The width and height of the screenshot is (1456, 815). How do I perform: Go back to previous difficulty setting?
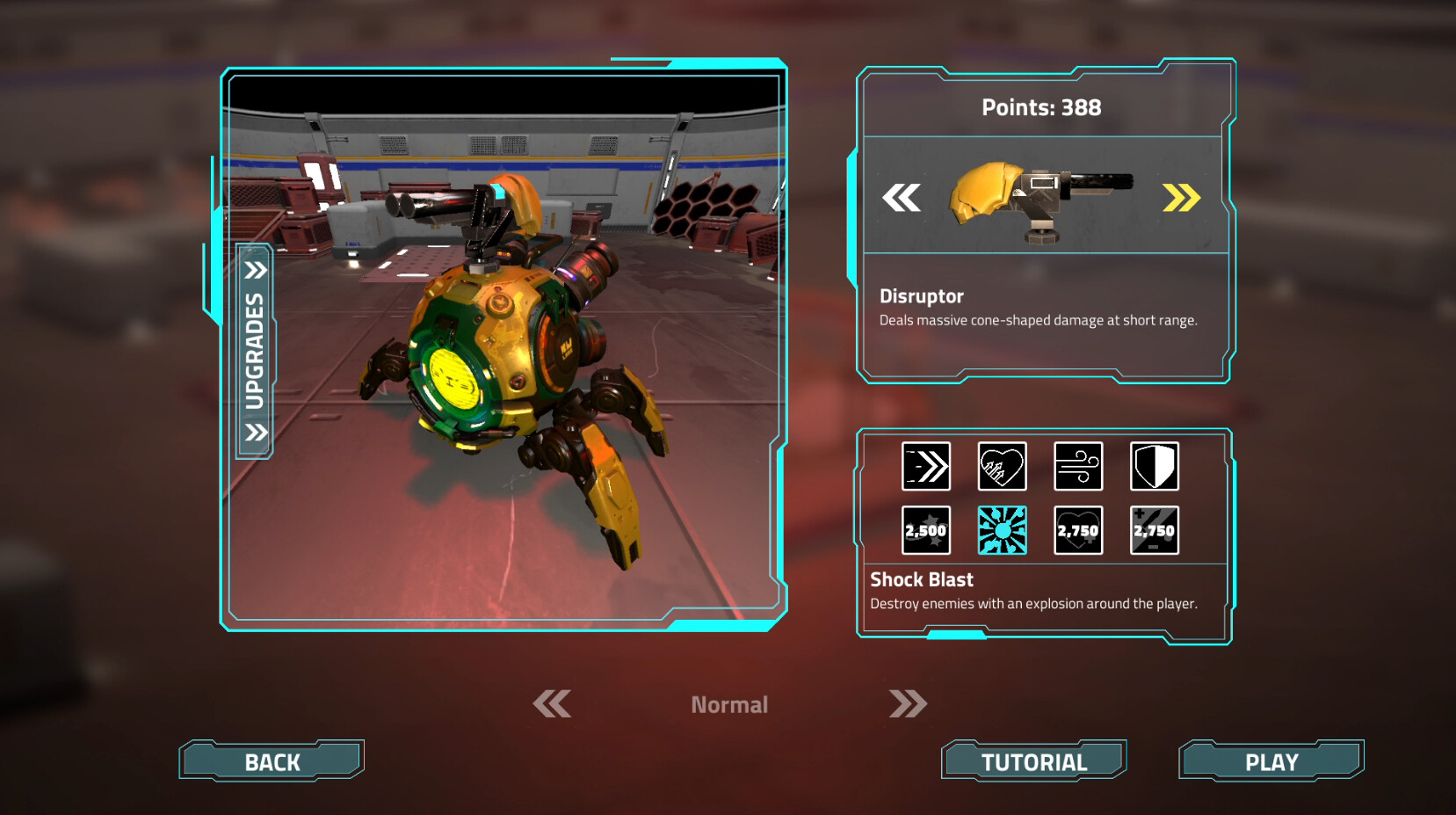coord(551,703)
